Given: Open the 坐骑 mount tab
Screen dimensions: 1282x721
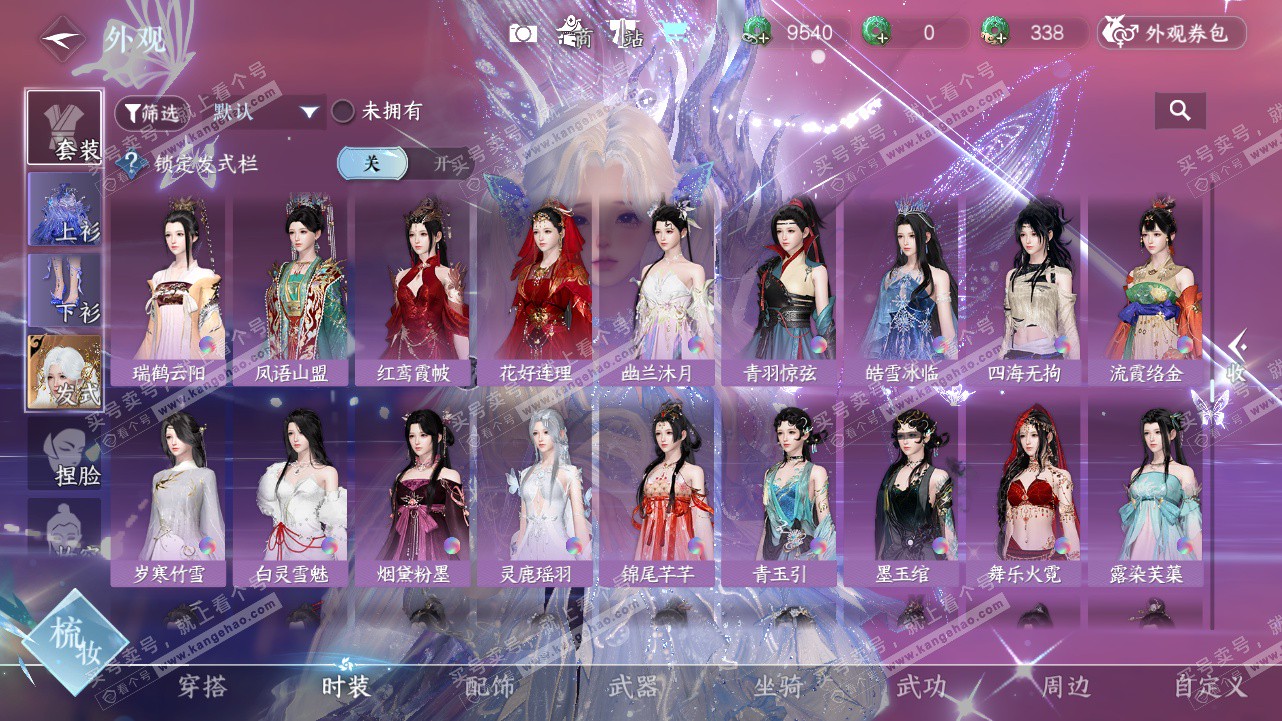Looking at the screenshot, I should coord(778,687).
